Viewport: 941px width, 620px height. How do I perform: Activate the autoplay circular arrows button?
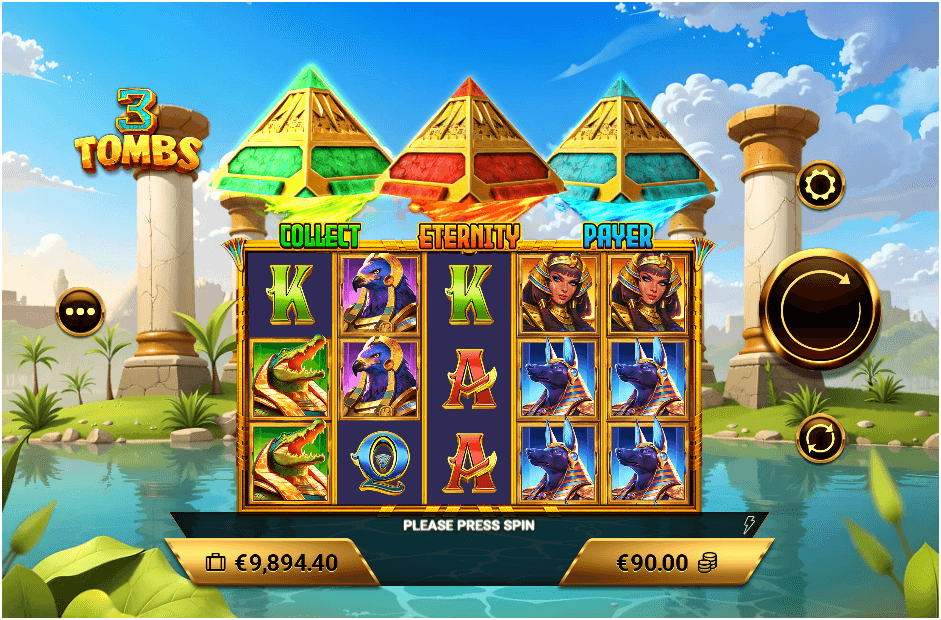tap(820, 438)
